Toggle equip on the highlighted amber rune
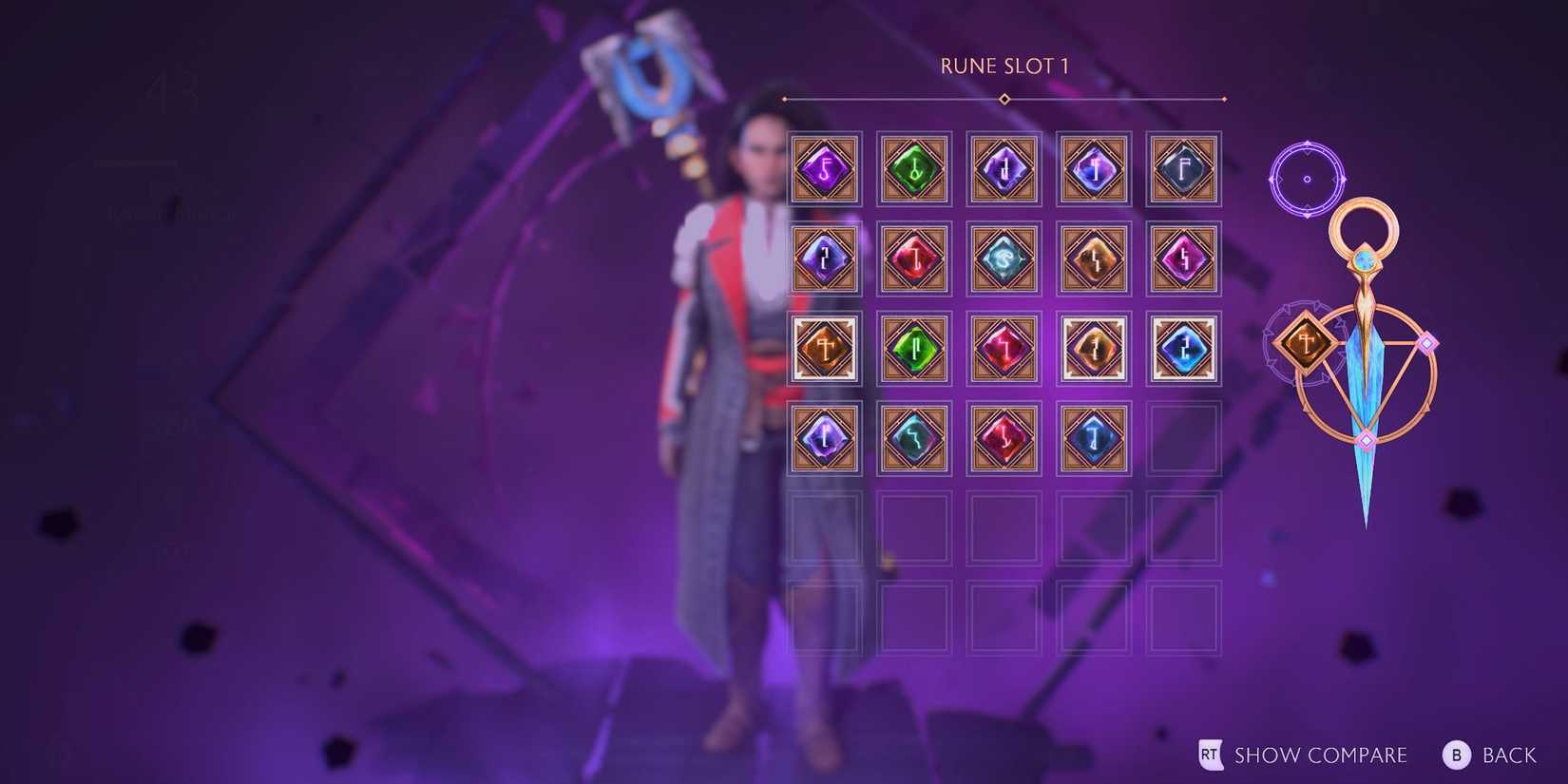 click(x=1093, y=348)
